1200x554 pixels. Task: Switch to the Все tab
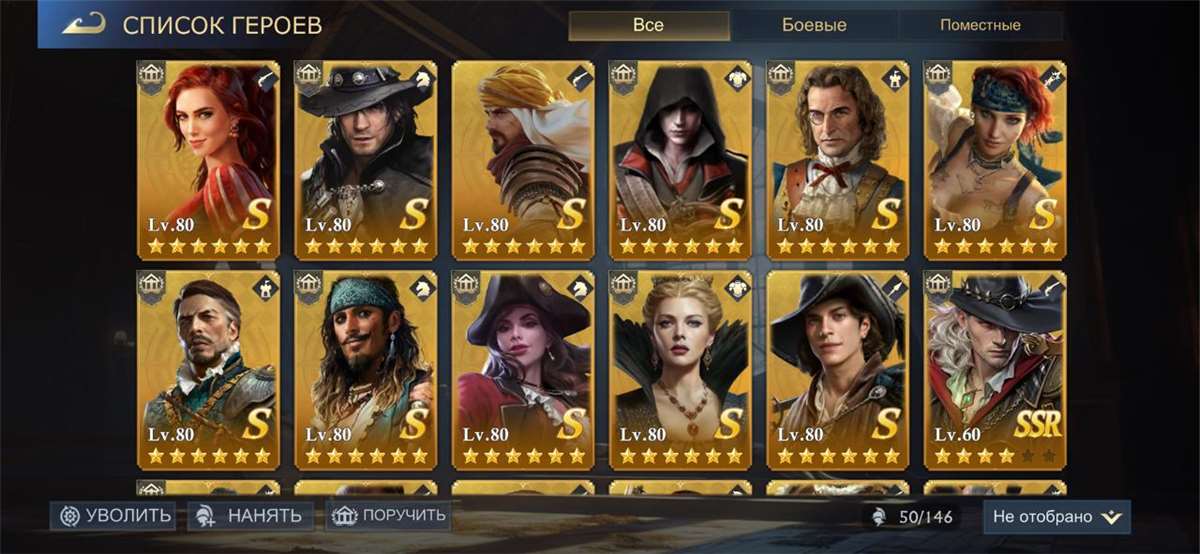tap(648, 25)
